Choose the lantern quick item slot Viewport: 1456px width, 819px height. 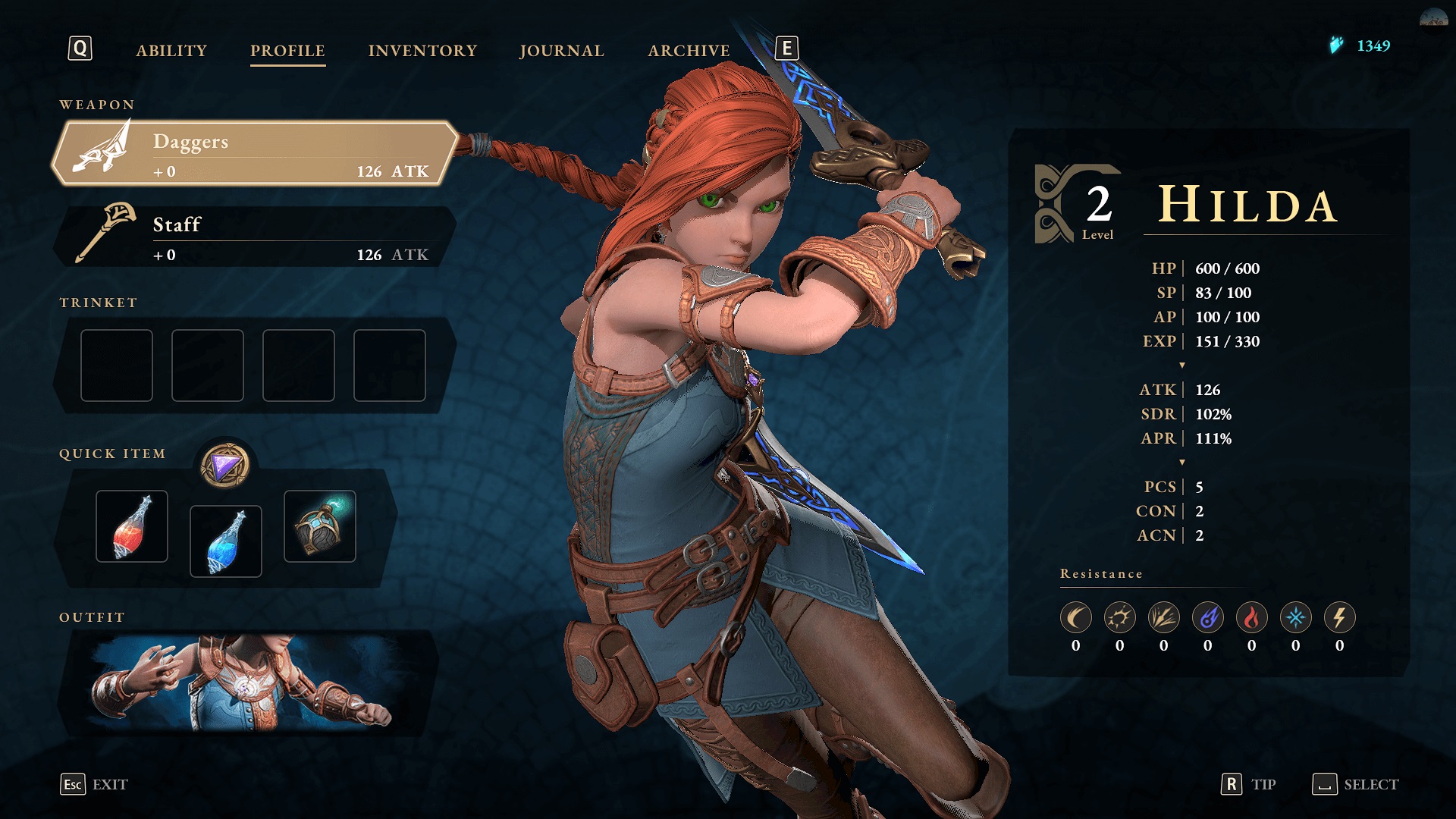pyautogui.click(x=320, y=526)
